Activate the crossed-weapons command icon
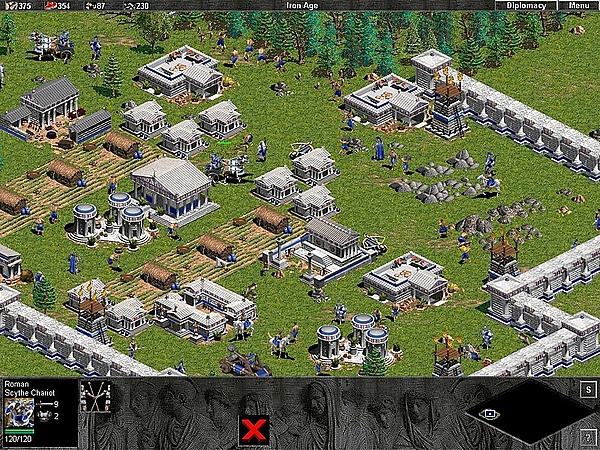This screenshot has height=450, width=600. pos(94,396)
